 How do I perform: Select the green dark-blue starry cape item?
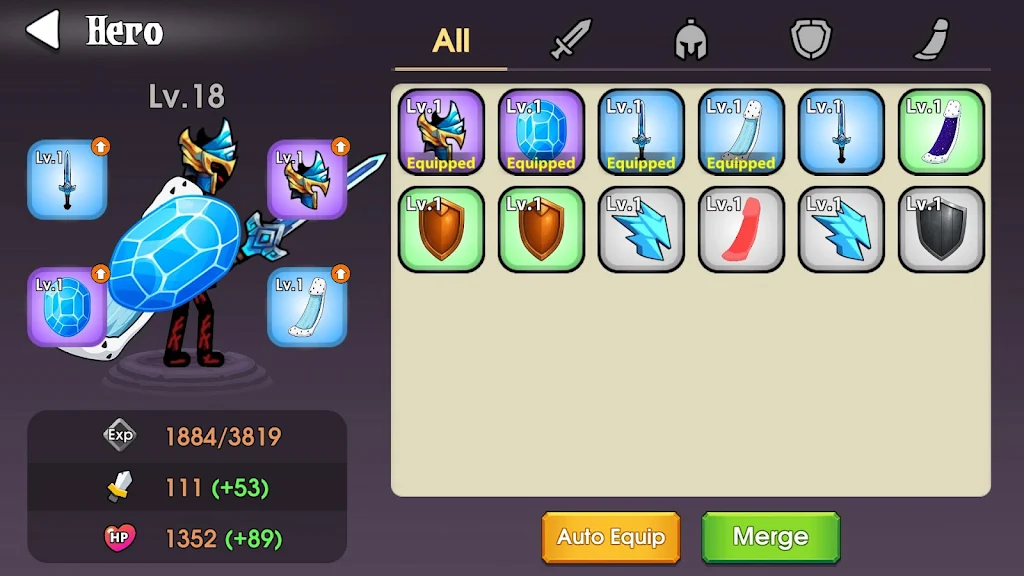click(941, 132)
